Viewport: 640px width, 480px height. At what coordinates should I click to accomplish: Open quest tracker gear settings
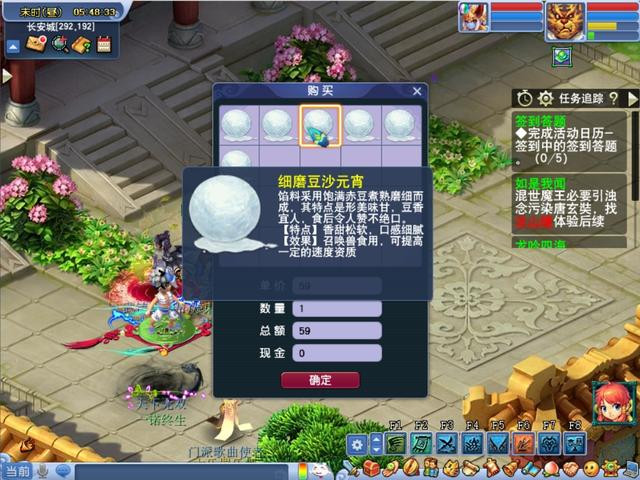click(x=545, y=98)
